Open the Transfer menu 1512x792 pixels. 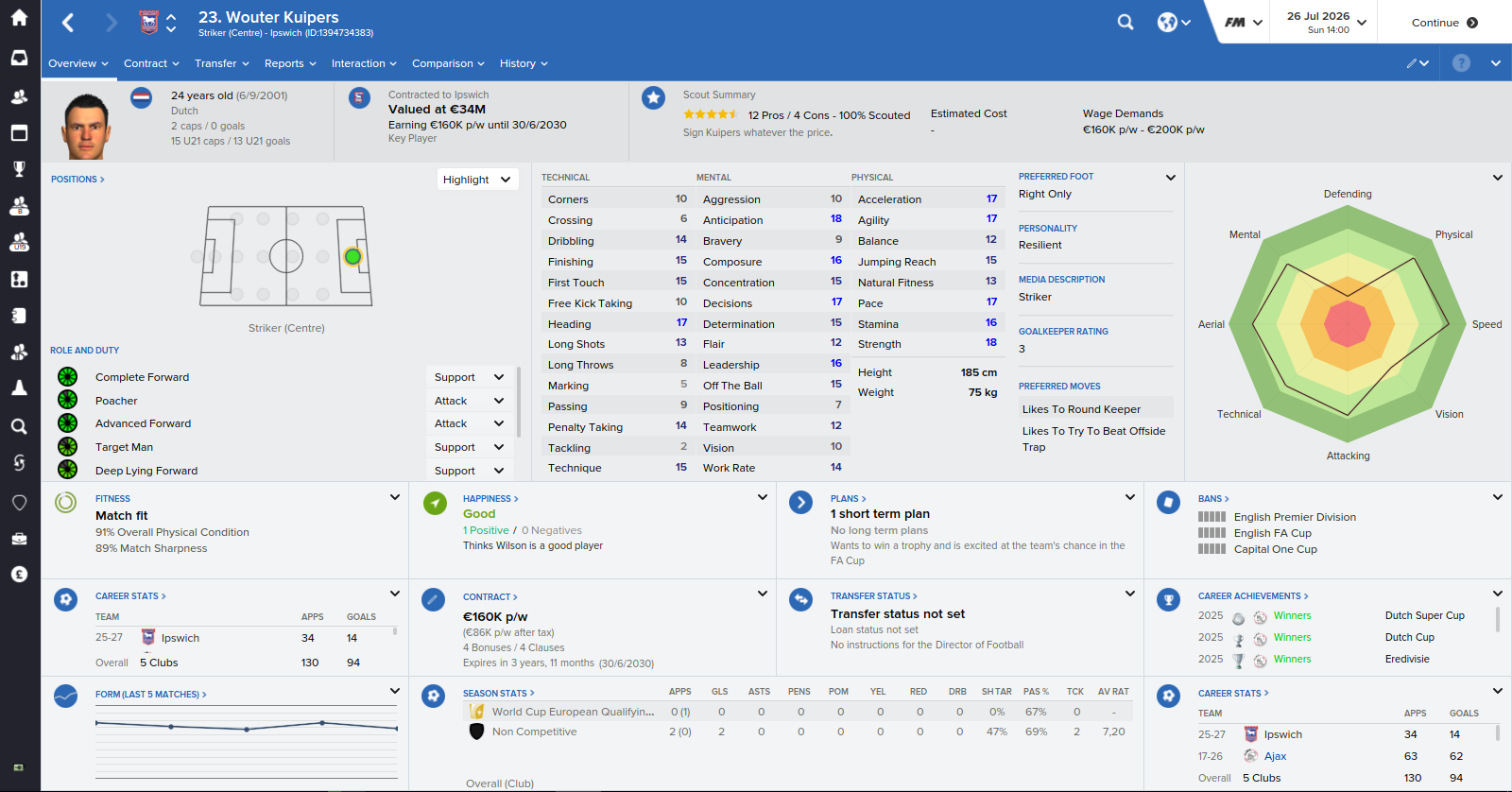(217, 63)
